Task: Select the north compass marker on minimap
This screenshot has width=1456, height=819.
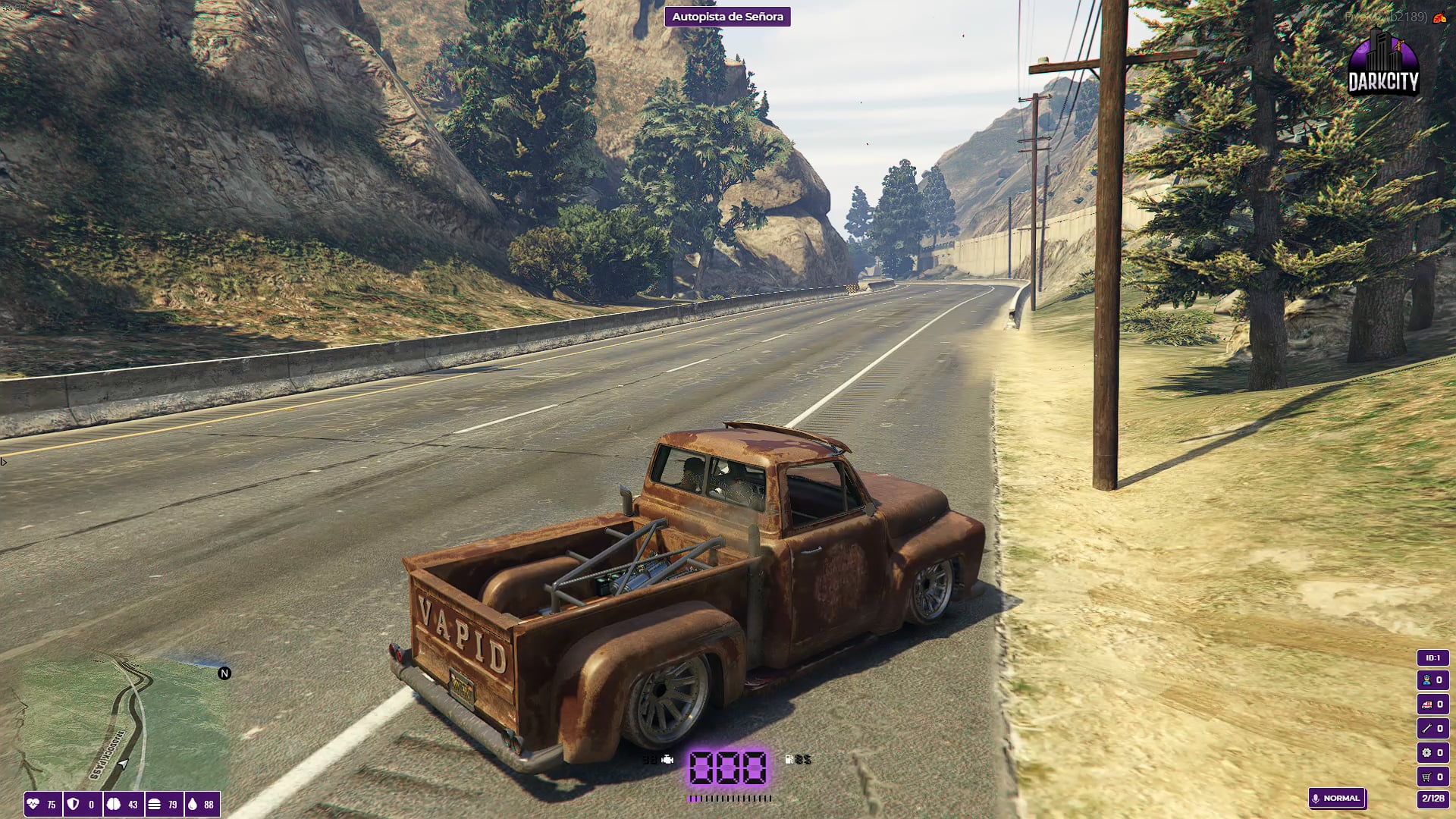Action: [224, 673]
